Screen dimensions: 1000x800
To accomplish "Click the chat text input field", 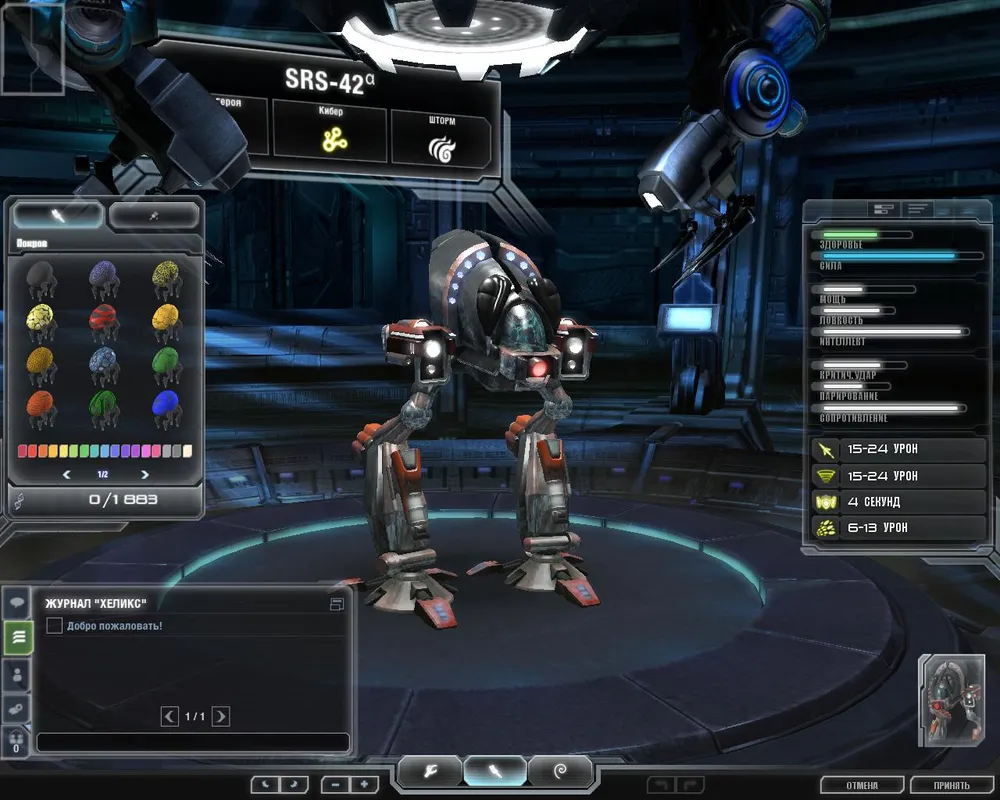I will point(193,743).
